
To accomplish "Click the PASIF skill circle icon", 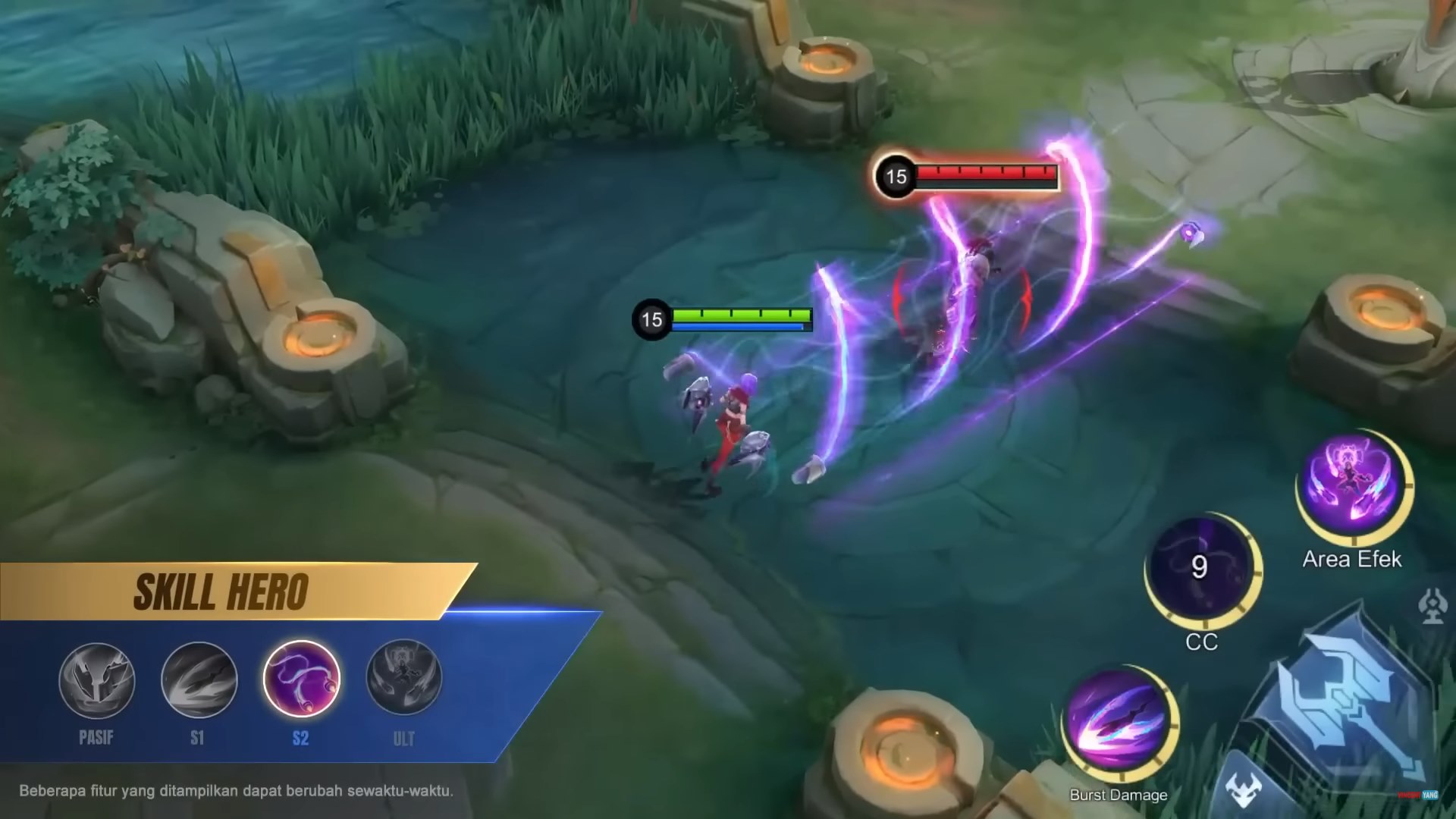I will pyautogui.click(x=99, y=680).
